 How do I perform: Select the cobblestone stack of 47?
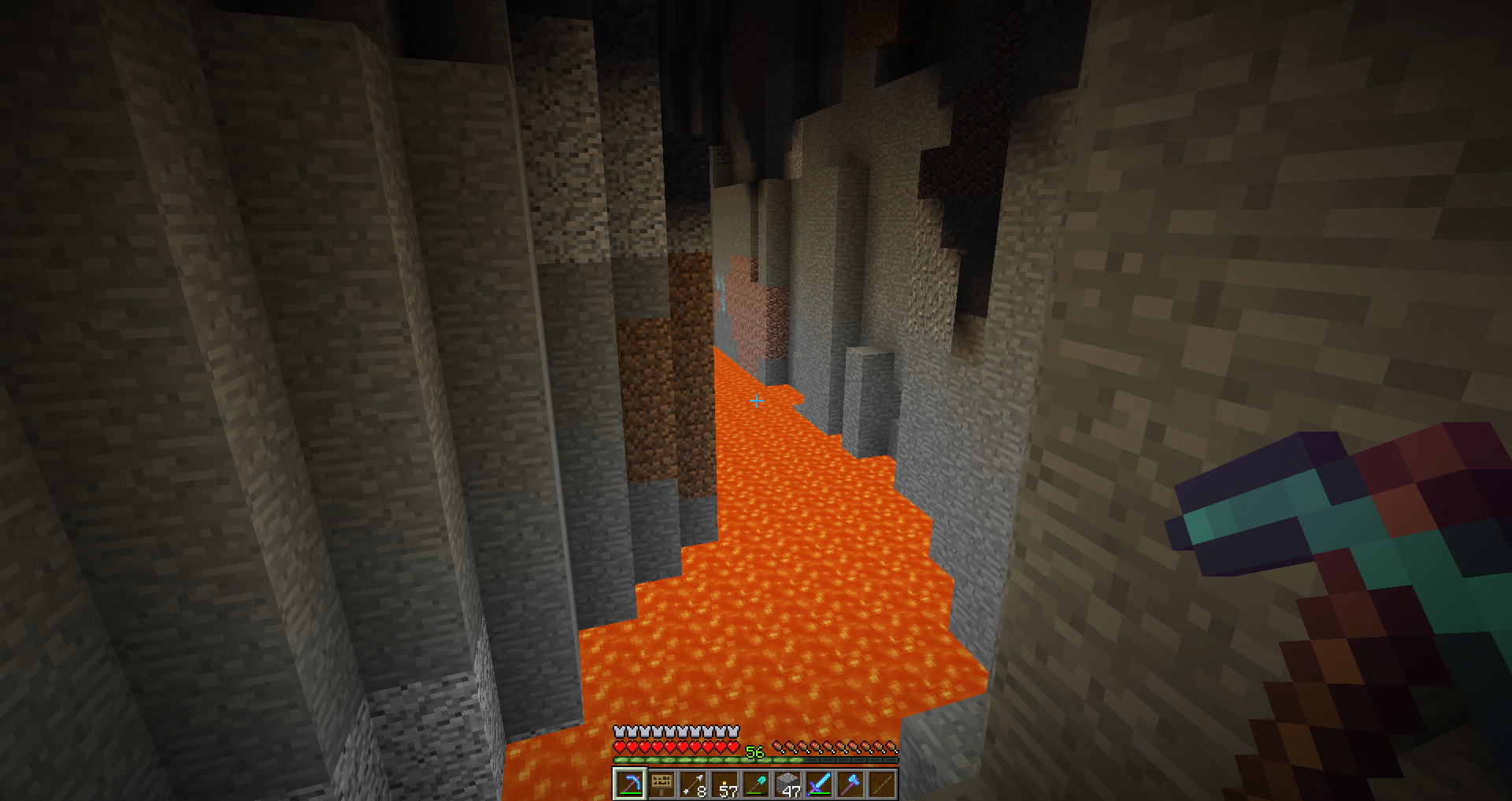tap(787, 784)
